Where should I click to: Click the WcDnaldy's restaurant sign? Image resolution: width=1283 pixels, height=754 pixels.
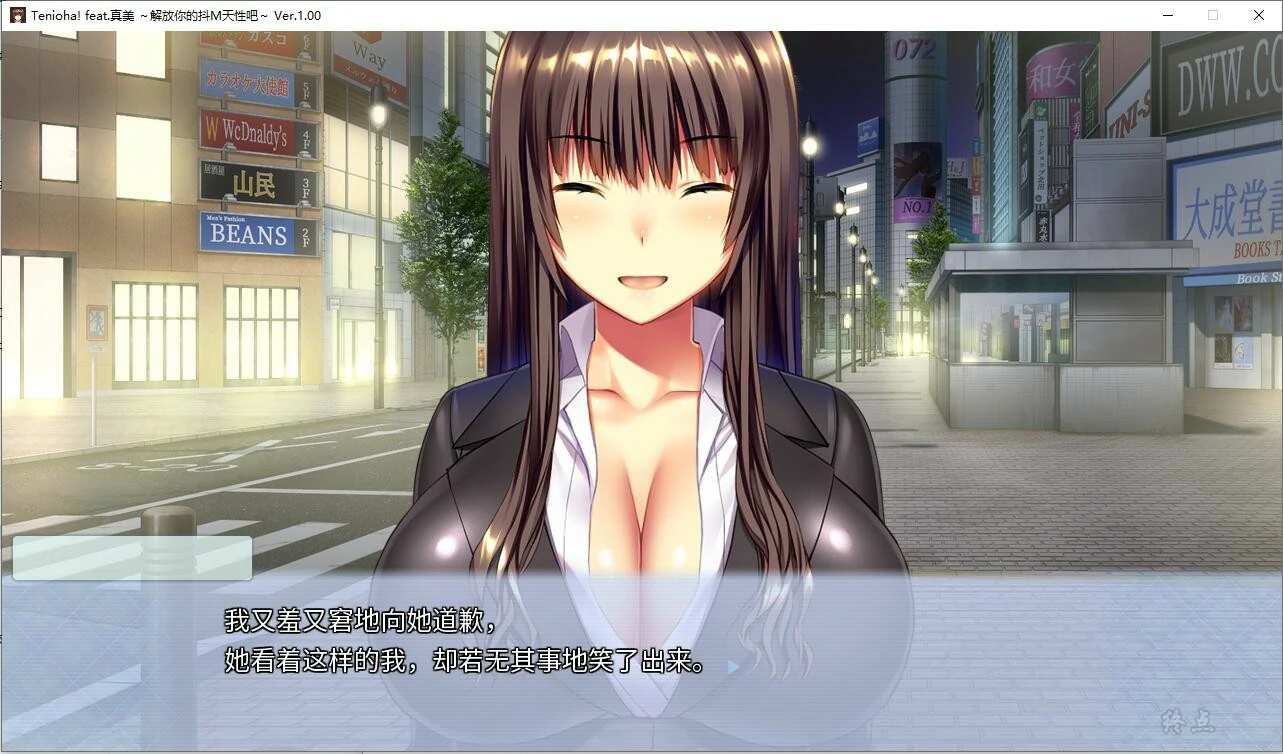click(x=249, y=132)
